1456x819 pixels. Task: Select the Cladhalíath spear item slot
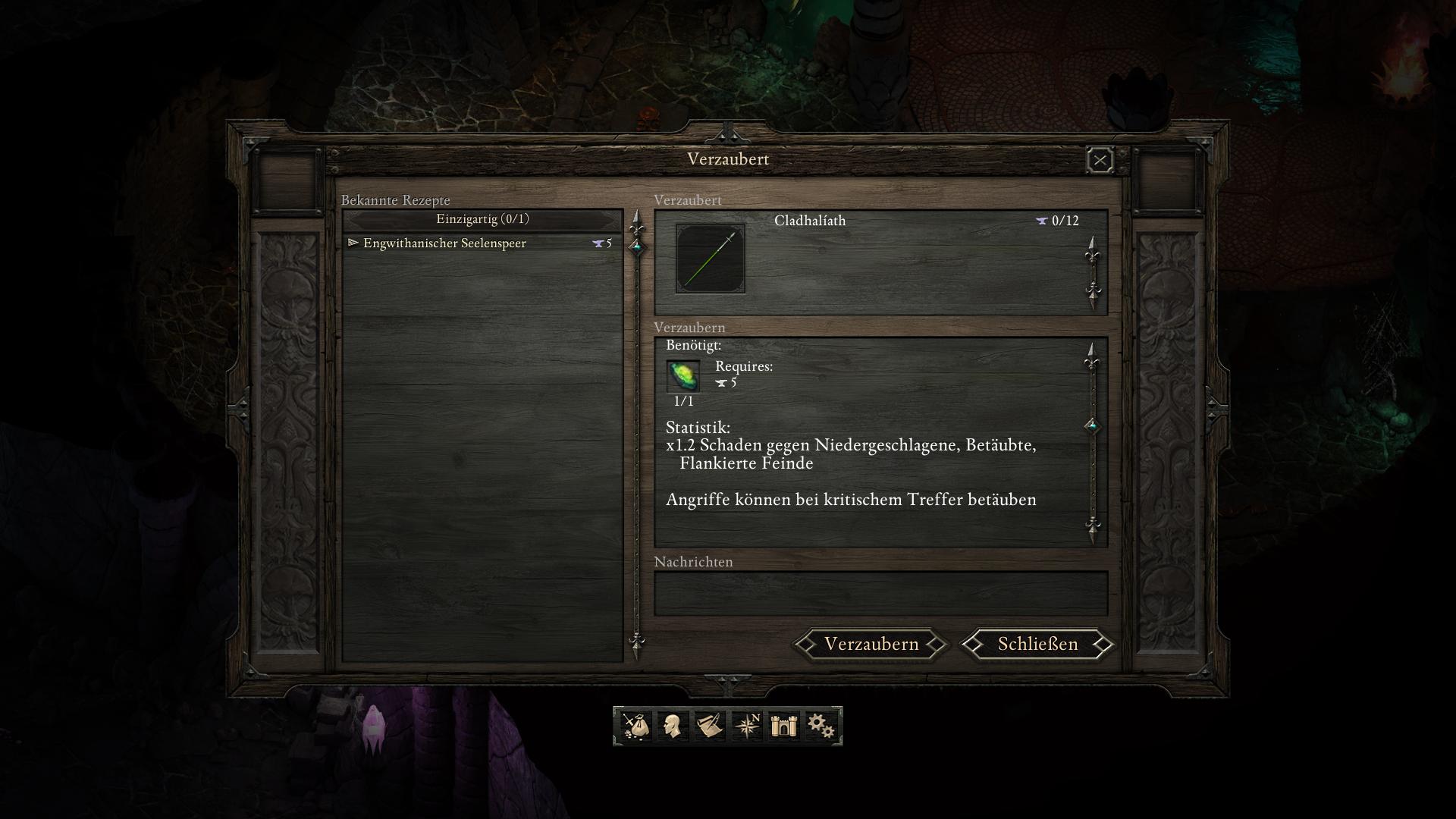click(x=711, y=259)
